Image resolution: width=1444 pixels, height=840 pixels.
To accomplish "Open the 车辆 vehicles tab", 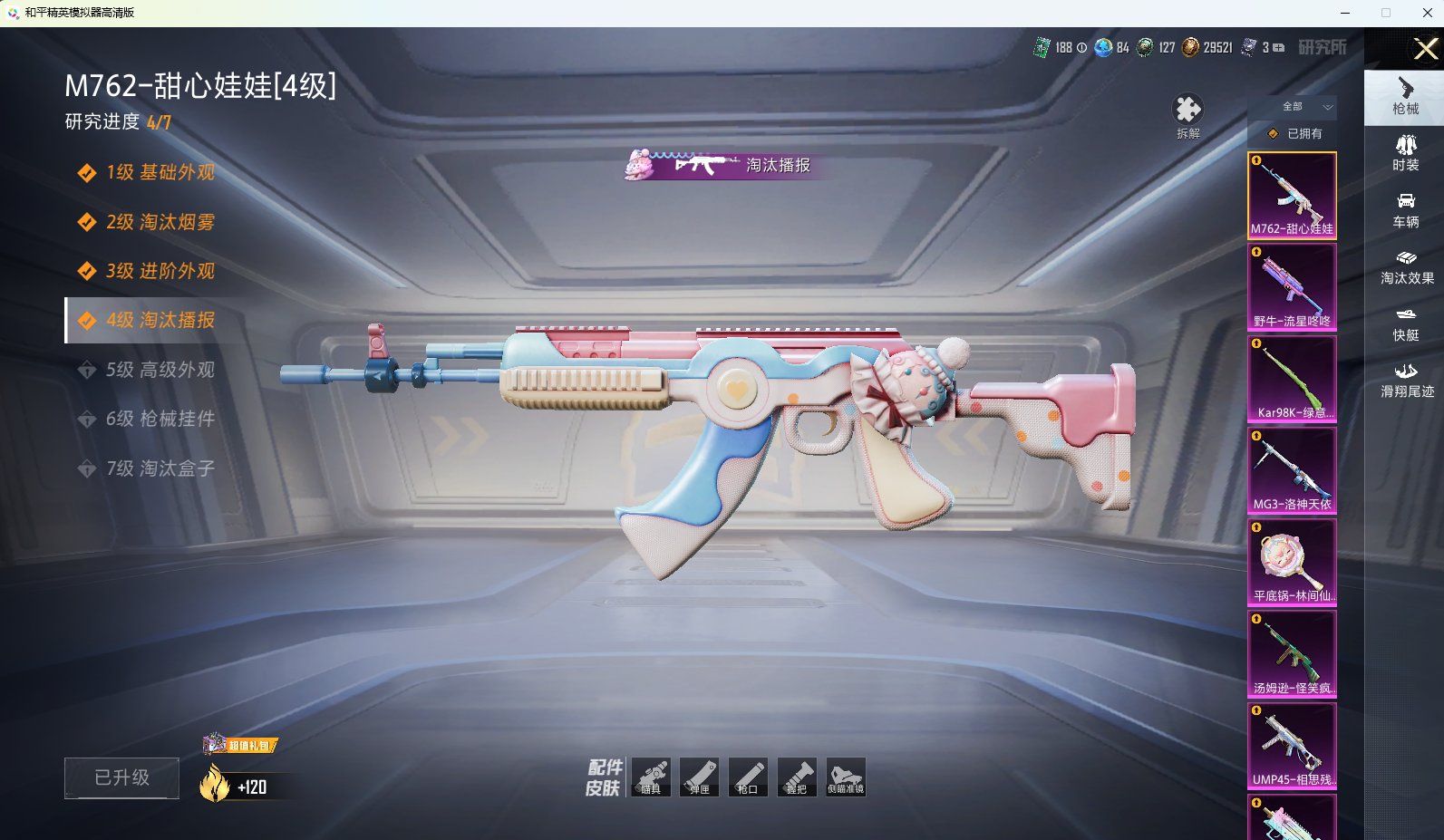I will coord(1405,209).
